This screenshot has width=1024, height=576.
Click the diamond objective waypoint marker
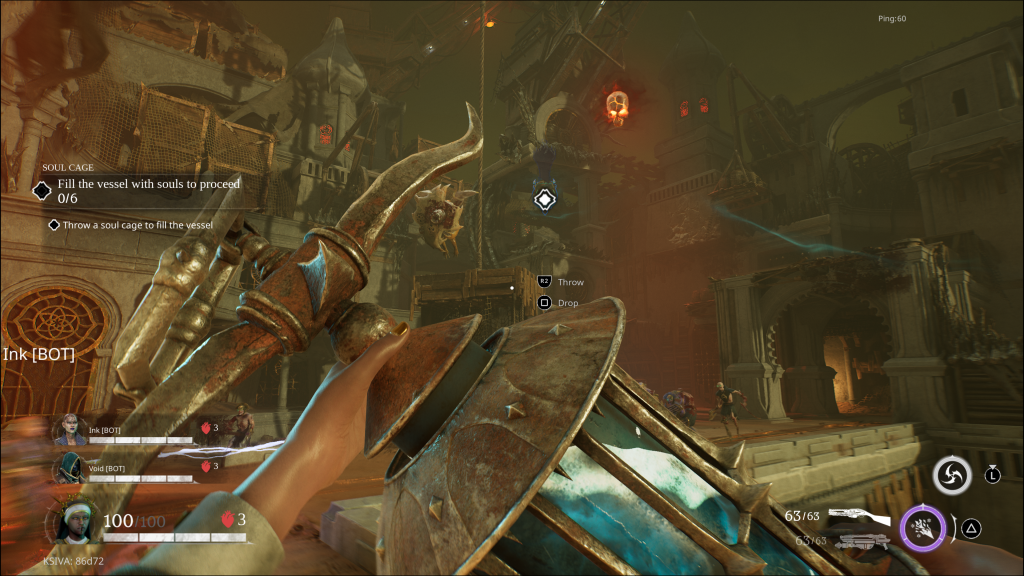coord(543,199)
